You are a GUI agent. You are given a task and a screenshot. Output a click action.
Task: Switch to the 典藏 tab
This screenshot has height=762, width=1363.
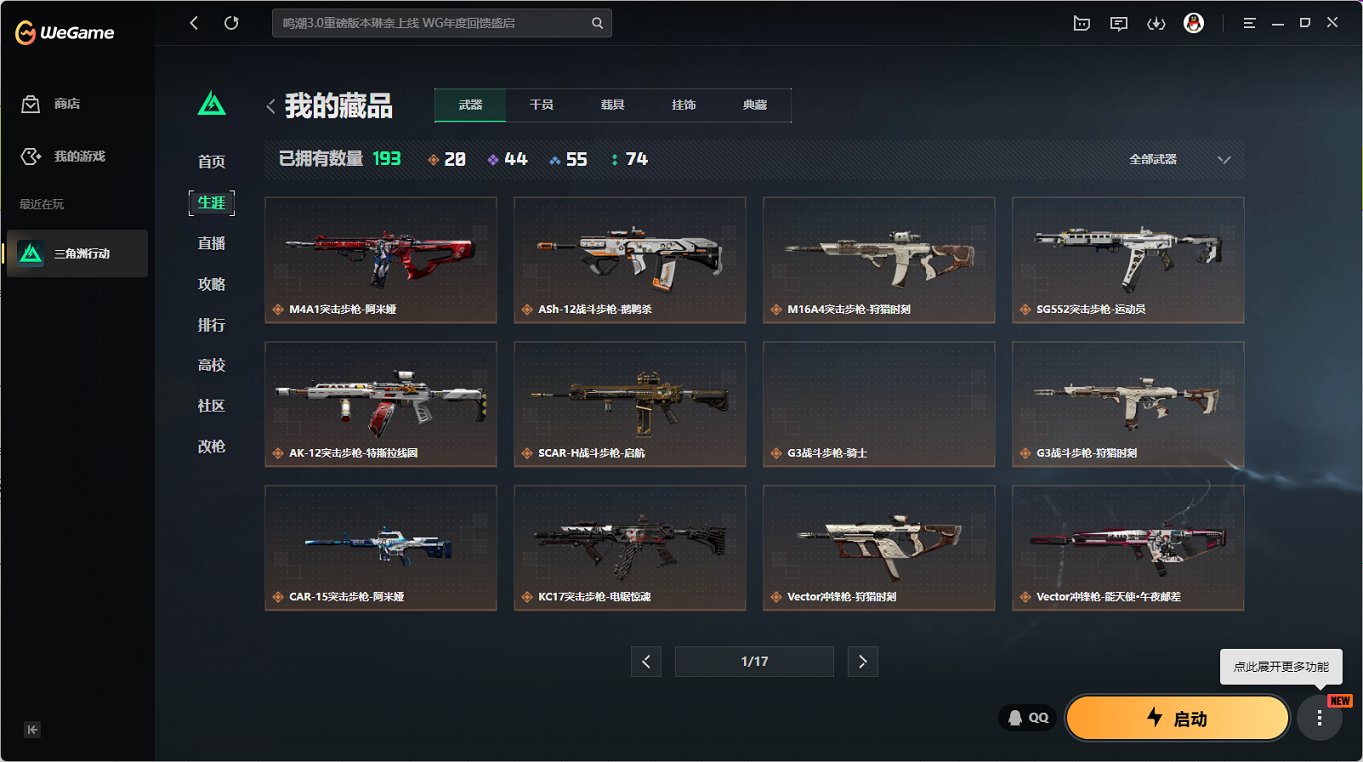coord(756,103)
